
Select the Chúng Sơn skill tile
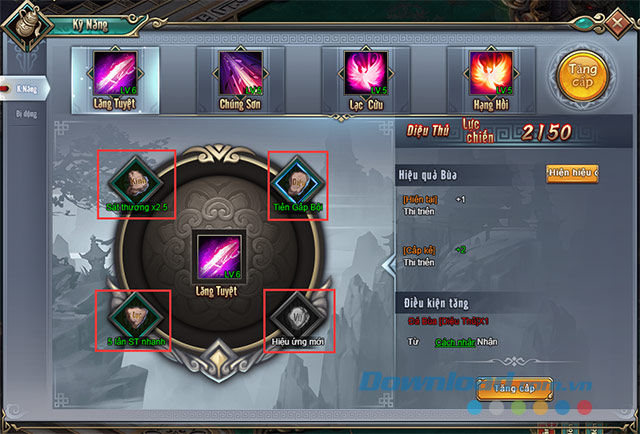241,74
